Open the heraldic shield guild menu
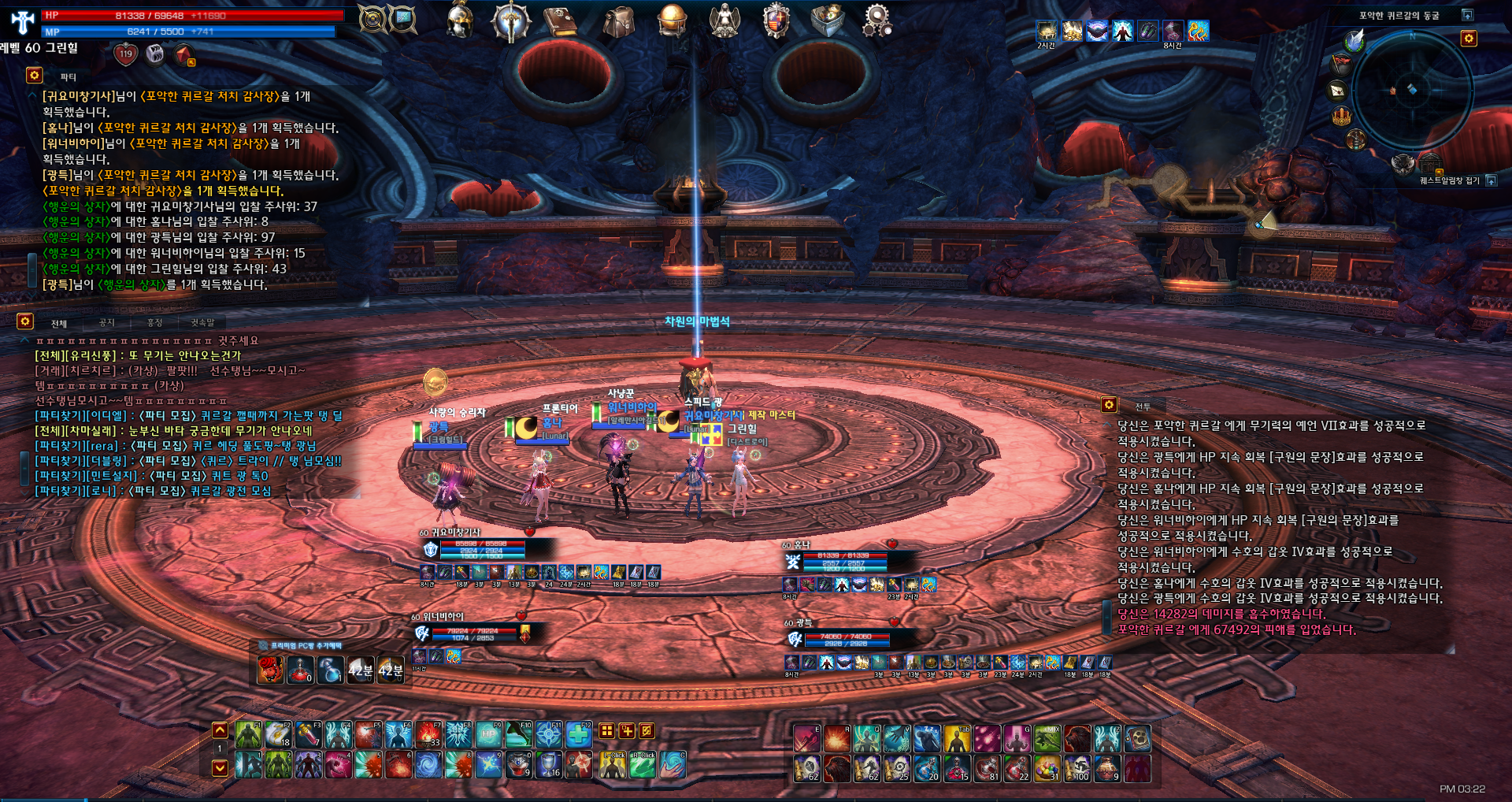Screen dimensions: 1512x802 (776, 20)
